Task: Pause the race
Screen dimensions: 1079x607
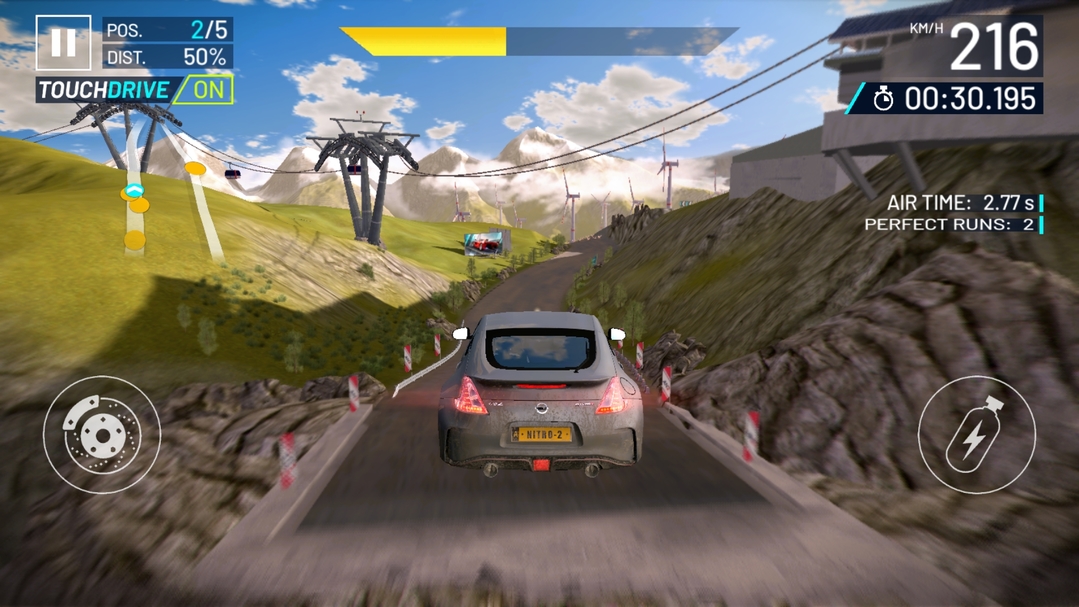Action: pyautogui.click(x=63, y=42)
